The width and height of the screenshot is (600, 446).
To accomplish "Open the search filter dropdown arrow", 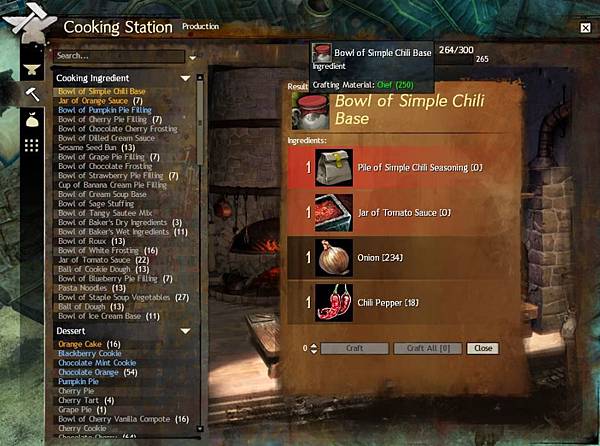I will [x=193, y=57].
